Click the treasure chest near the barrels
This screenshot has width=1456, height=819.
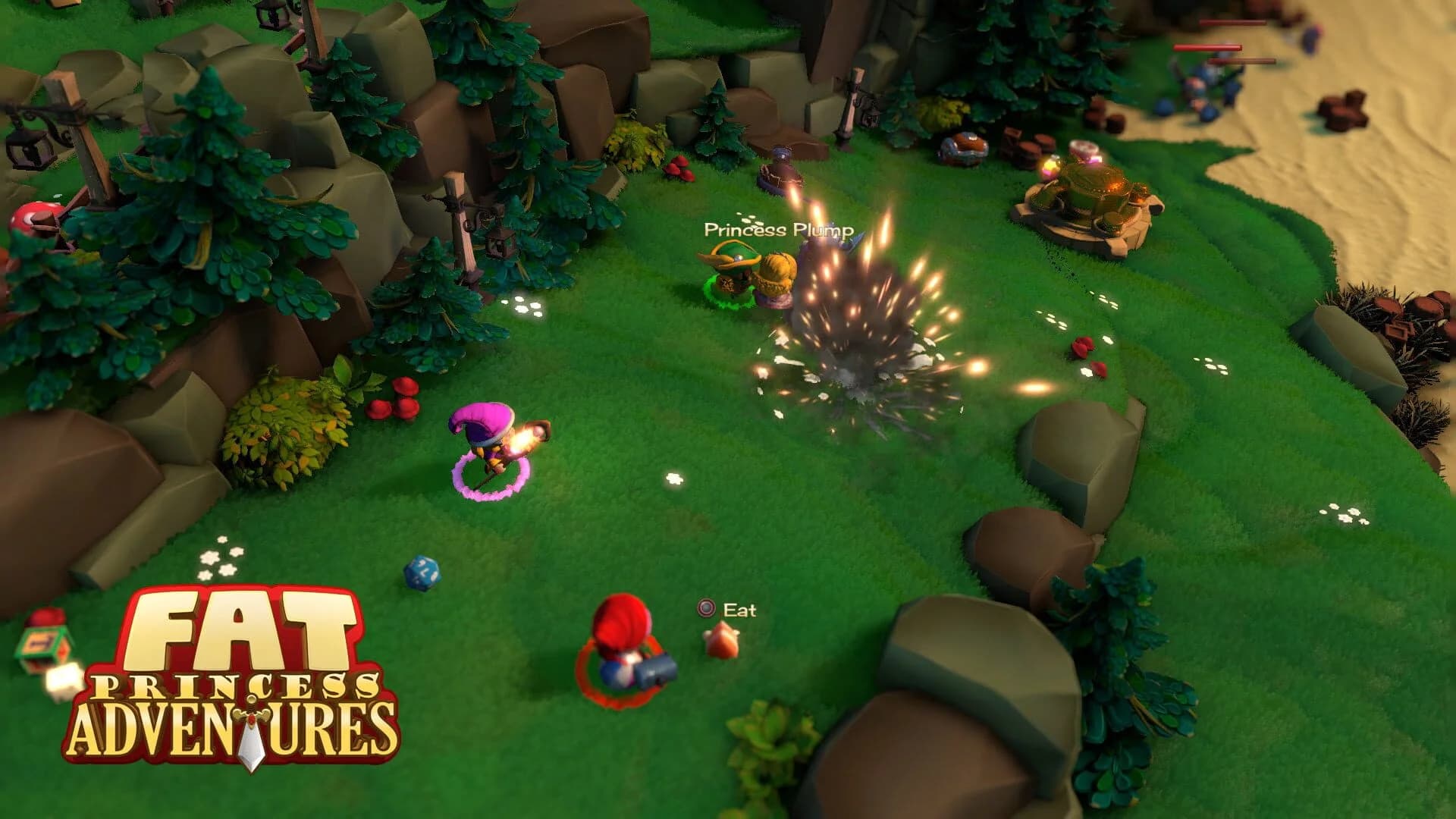pos(963,144)
